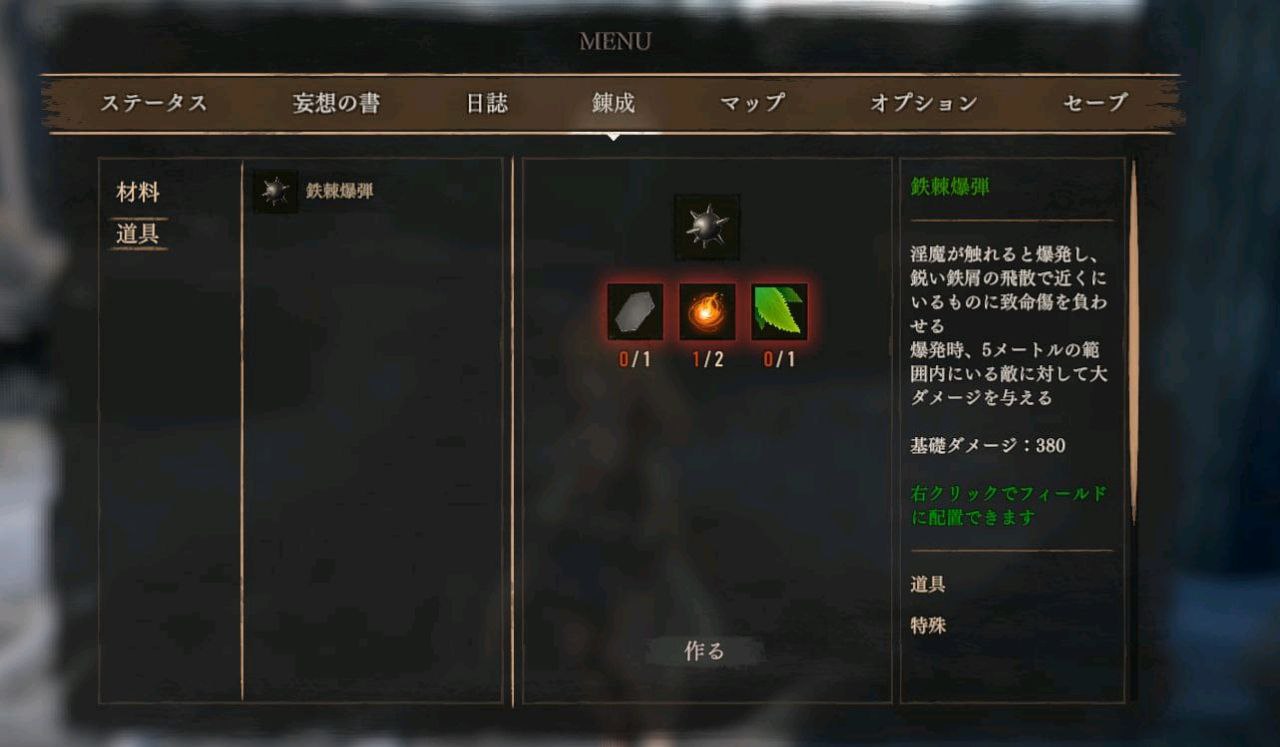Click the spiked bomb result preview icon
Viewport: 1280px width, 747px height.
click(x=708, y=224)
